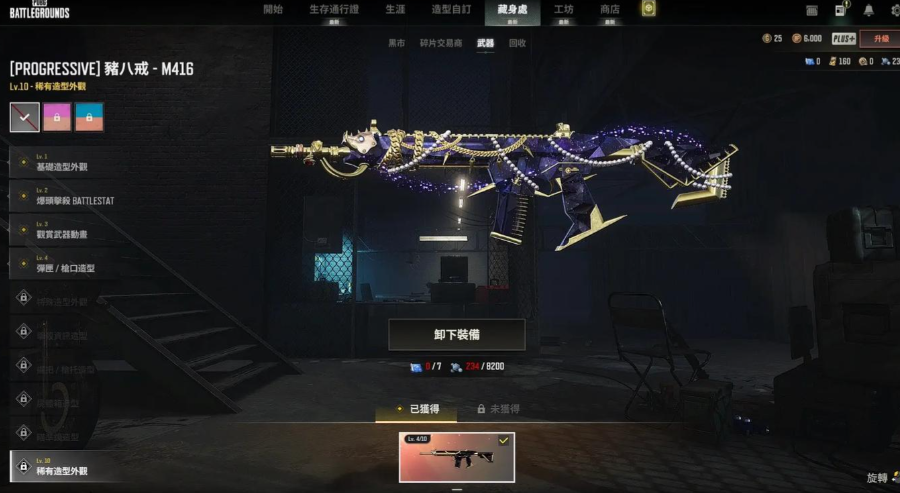Open the 生存通行證 survivor pass menu
Viewport: 900px width, 493px height.
click(334, 10)
